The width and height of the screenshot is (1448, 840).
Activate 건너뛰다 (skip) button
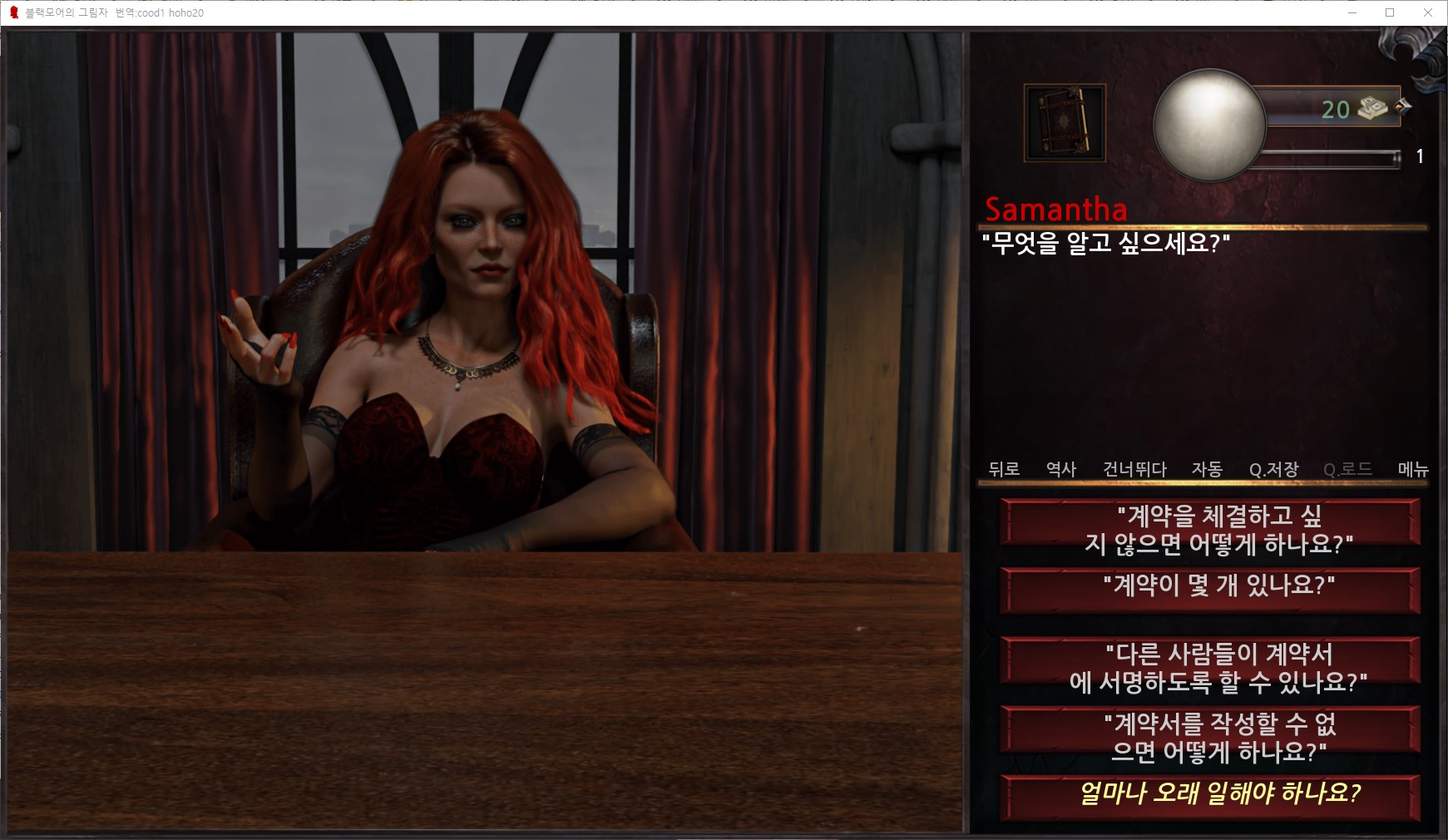coord(1134,469)
